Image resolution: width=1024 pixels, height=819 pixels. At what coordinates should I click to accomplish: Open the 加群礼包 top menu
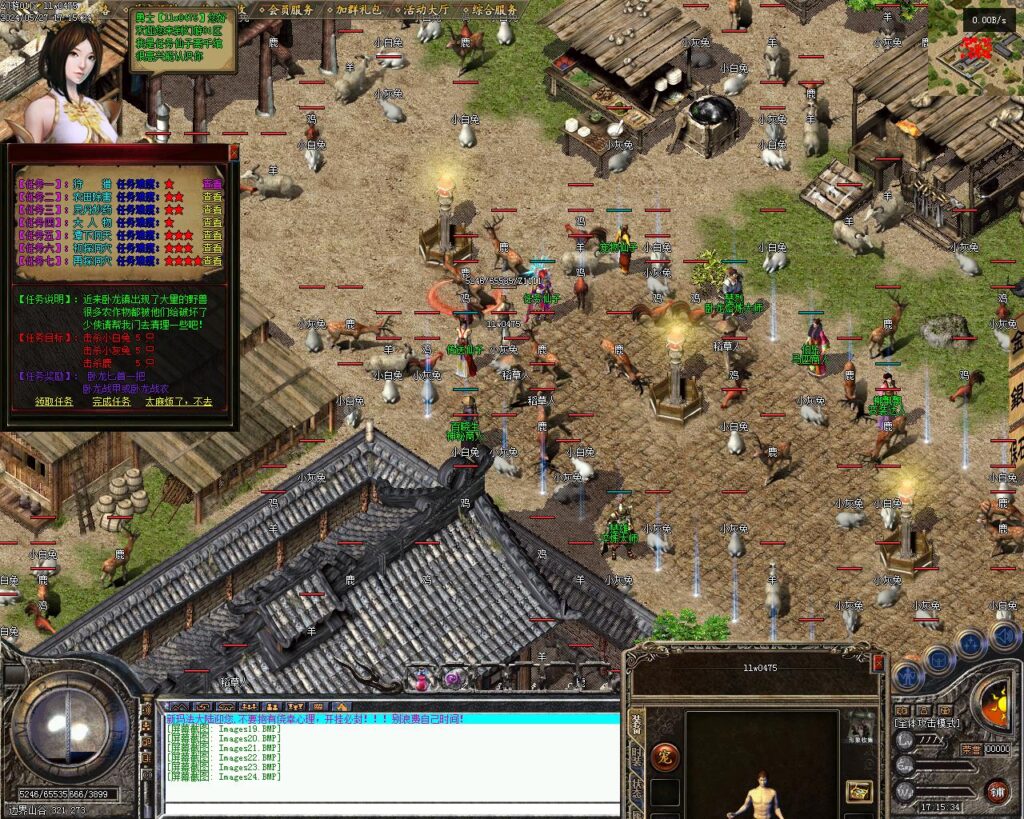pyautogui.click(x=359, y=9)
